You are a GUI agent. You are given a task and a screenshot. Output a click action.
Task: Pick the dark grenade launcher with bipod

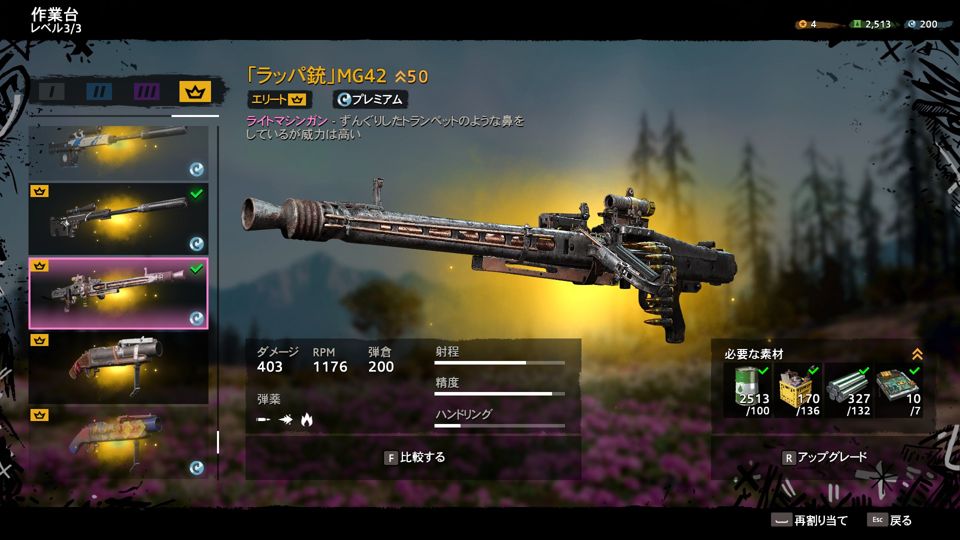tap(118, 368)
